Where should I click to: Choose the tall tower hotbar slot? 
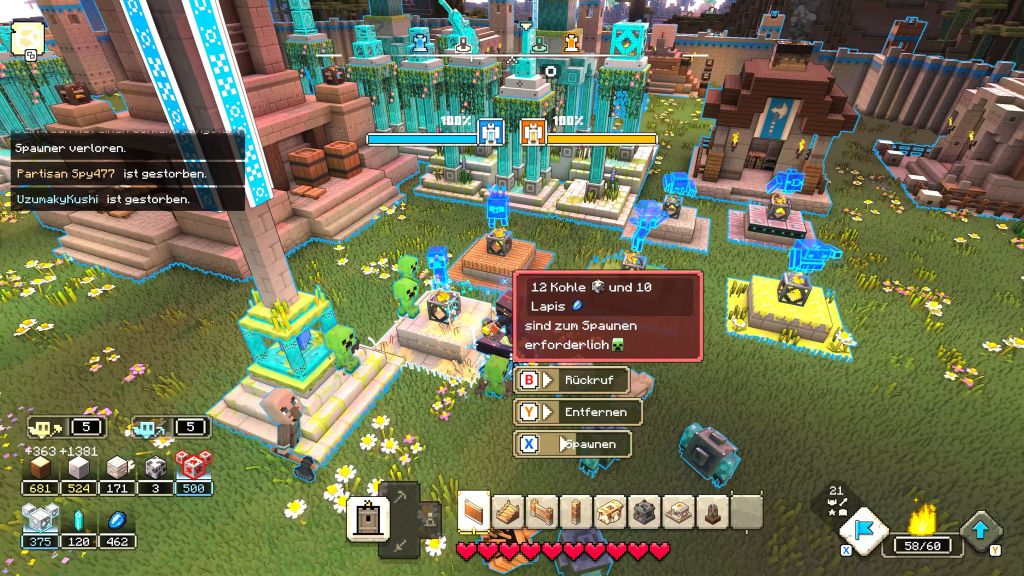[x=576, y=512]
